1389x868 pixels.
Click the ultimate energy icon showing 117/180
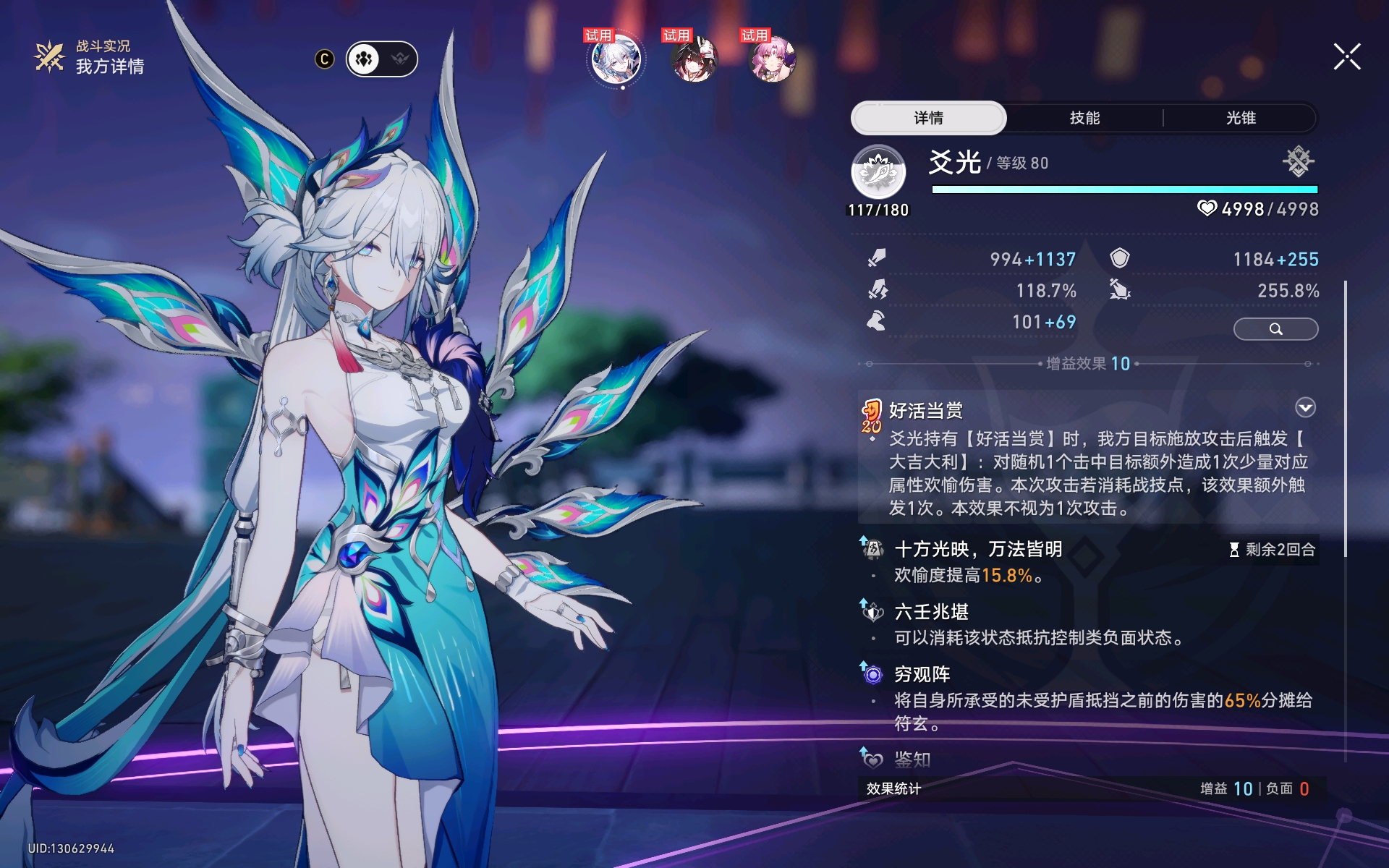click(878, 172)
